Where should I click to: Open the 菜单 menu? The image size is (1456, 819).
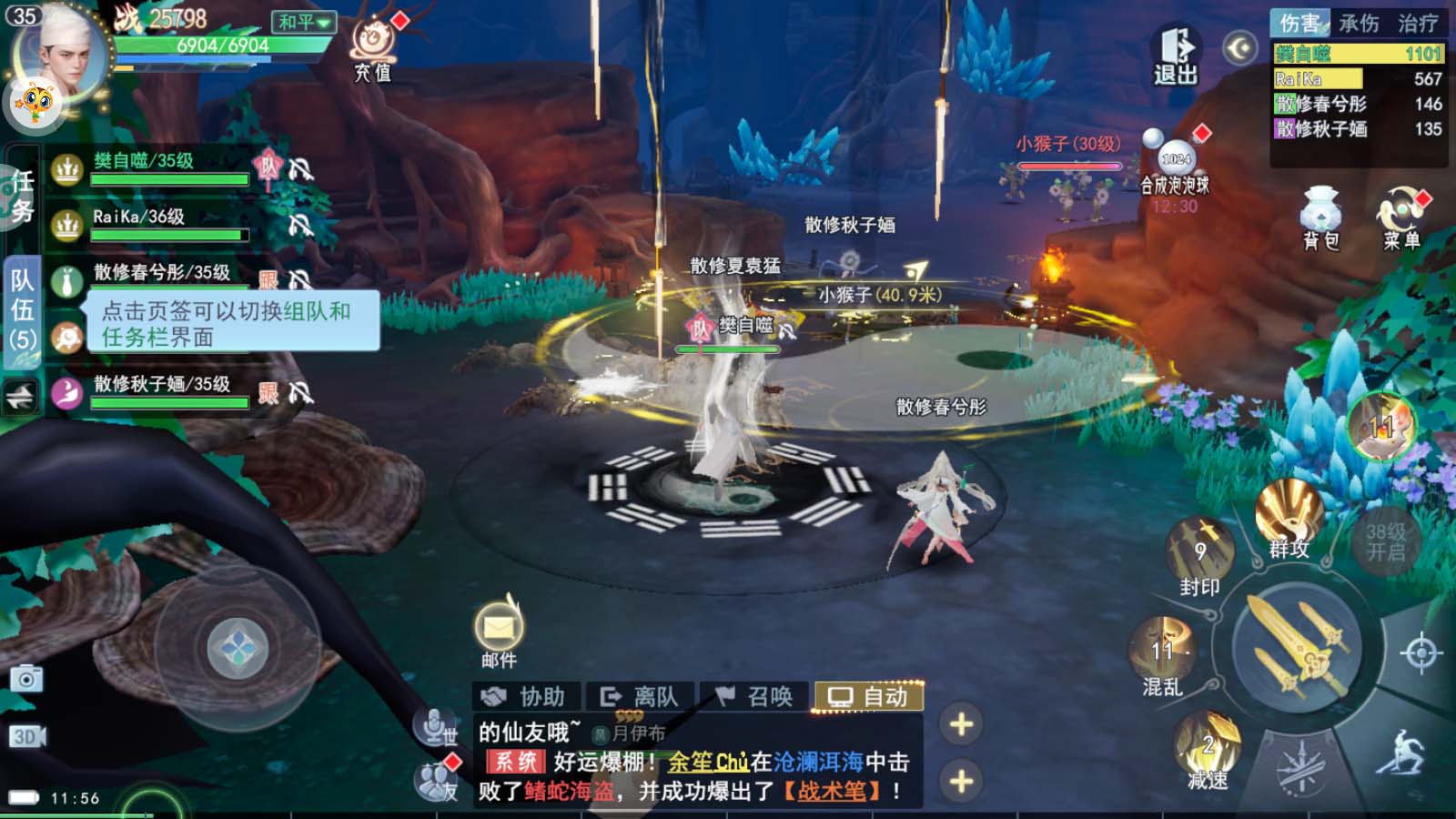point(1401,217)
